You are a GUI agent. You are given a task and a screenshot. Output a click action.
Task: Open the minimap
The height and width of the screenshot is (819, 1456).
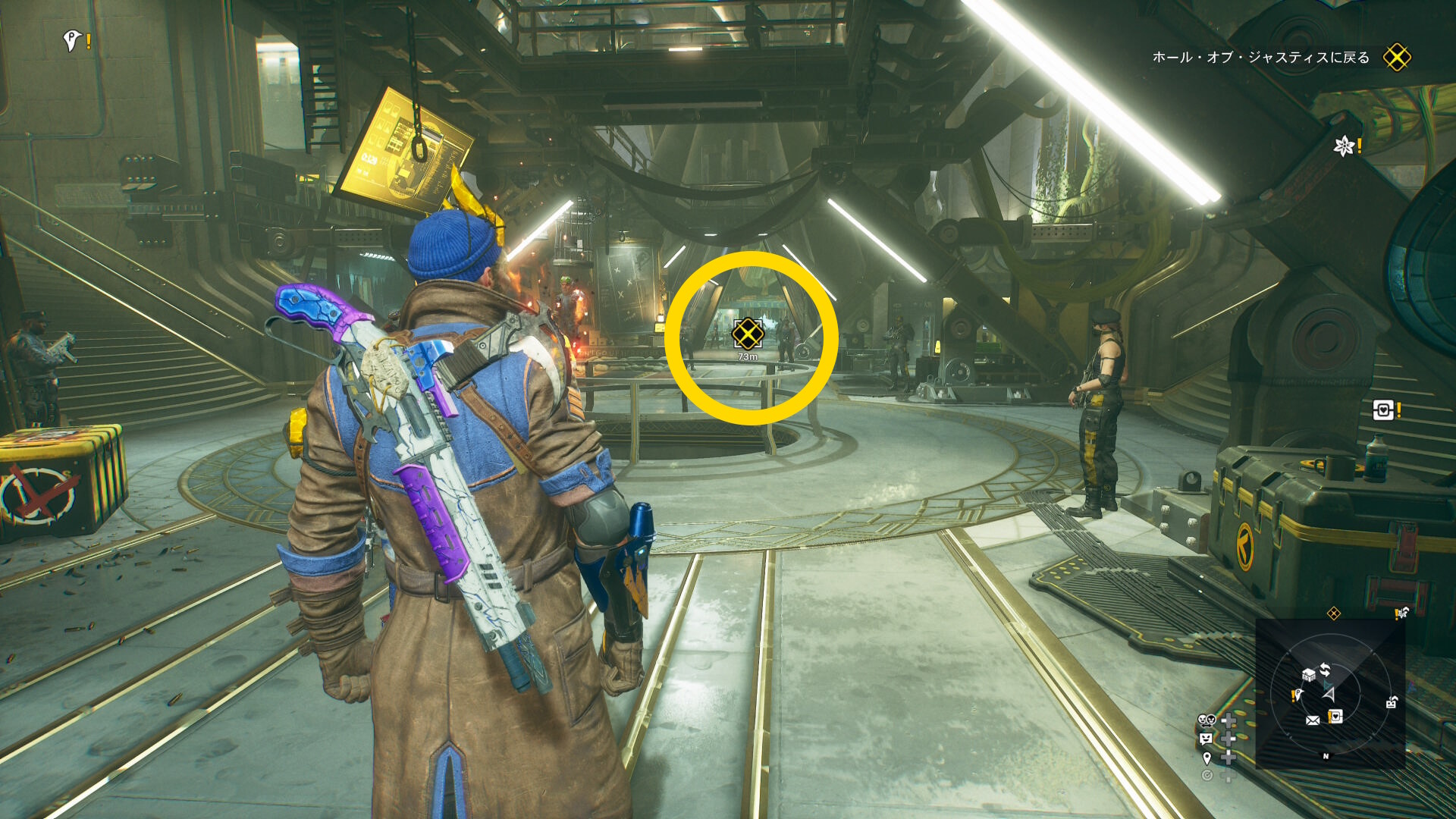pyautogui.click(x=1330, y=693)
